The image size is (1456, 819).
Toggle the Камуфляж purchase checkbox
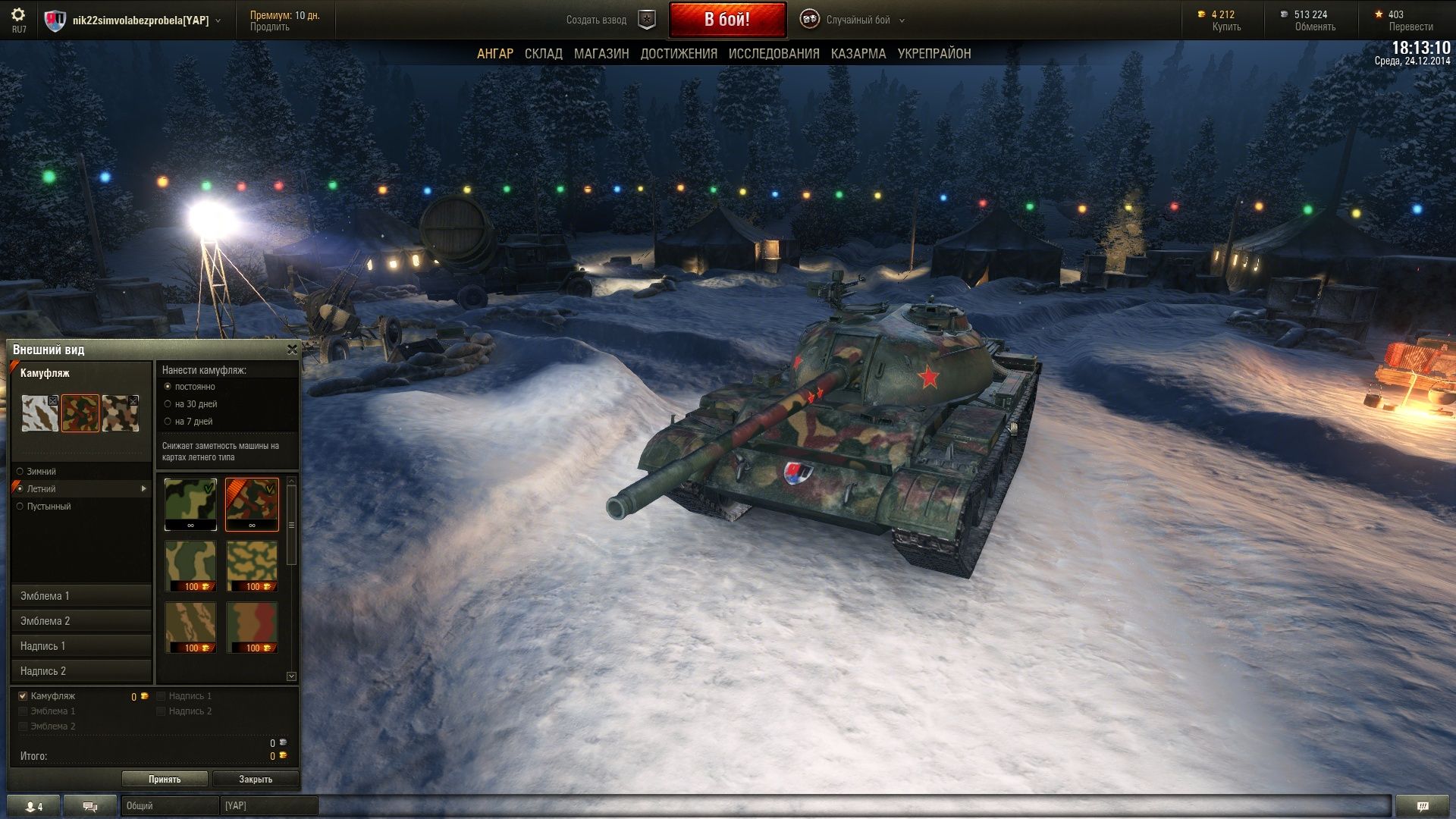(x=23, y=696)
